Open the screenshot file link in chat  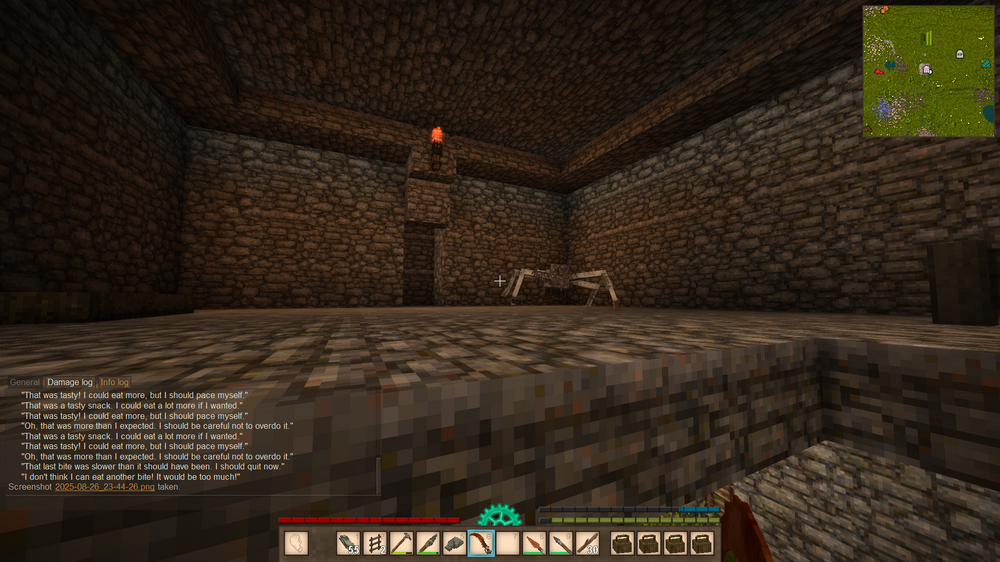[x=105, y=487]
